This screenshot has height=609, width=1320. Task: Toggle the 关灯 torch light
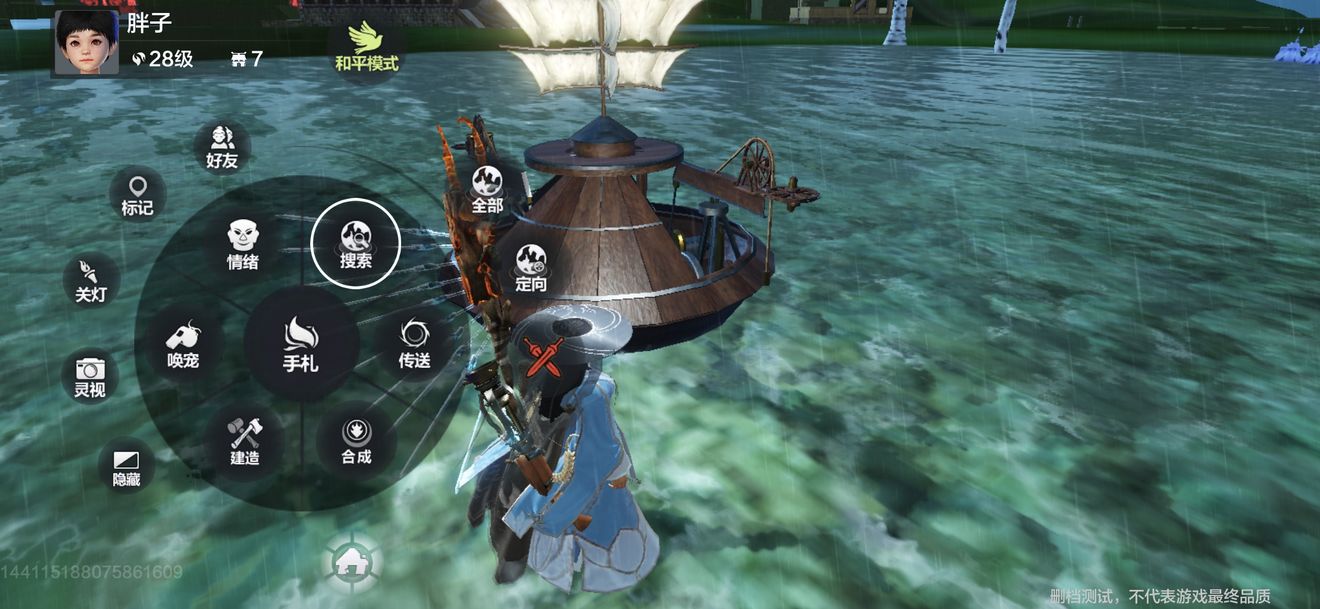tap(91, 280)
